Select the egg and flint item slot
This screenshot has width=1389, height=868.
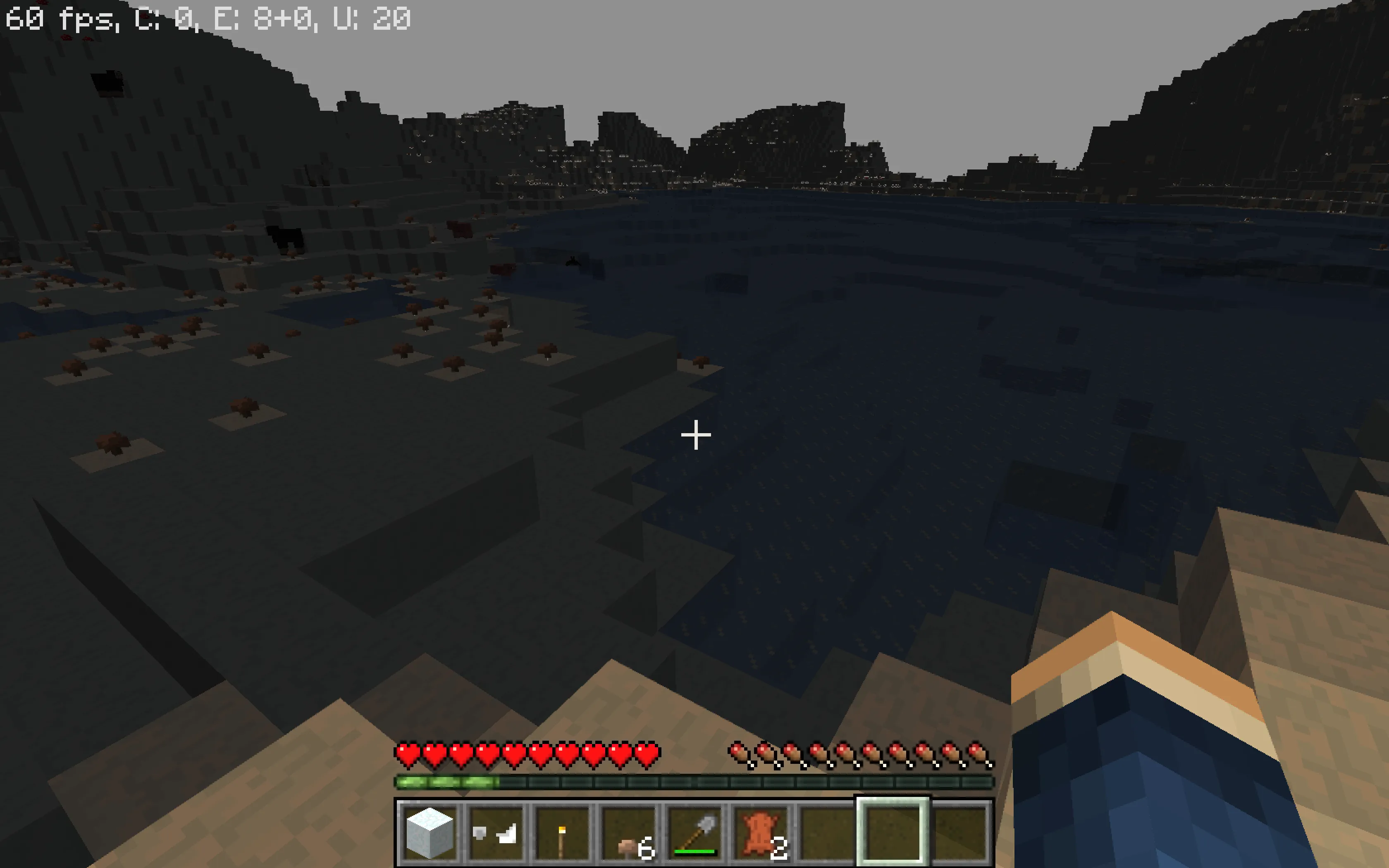point(497,835)
